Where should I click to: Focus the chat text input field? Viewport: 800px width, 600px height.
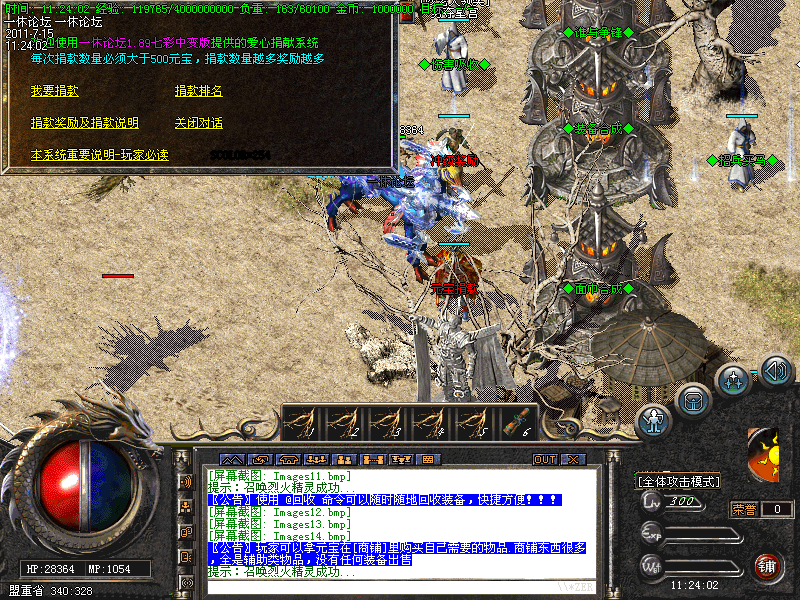400,585
